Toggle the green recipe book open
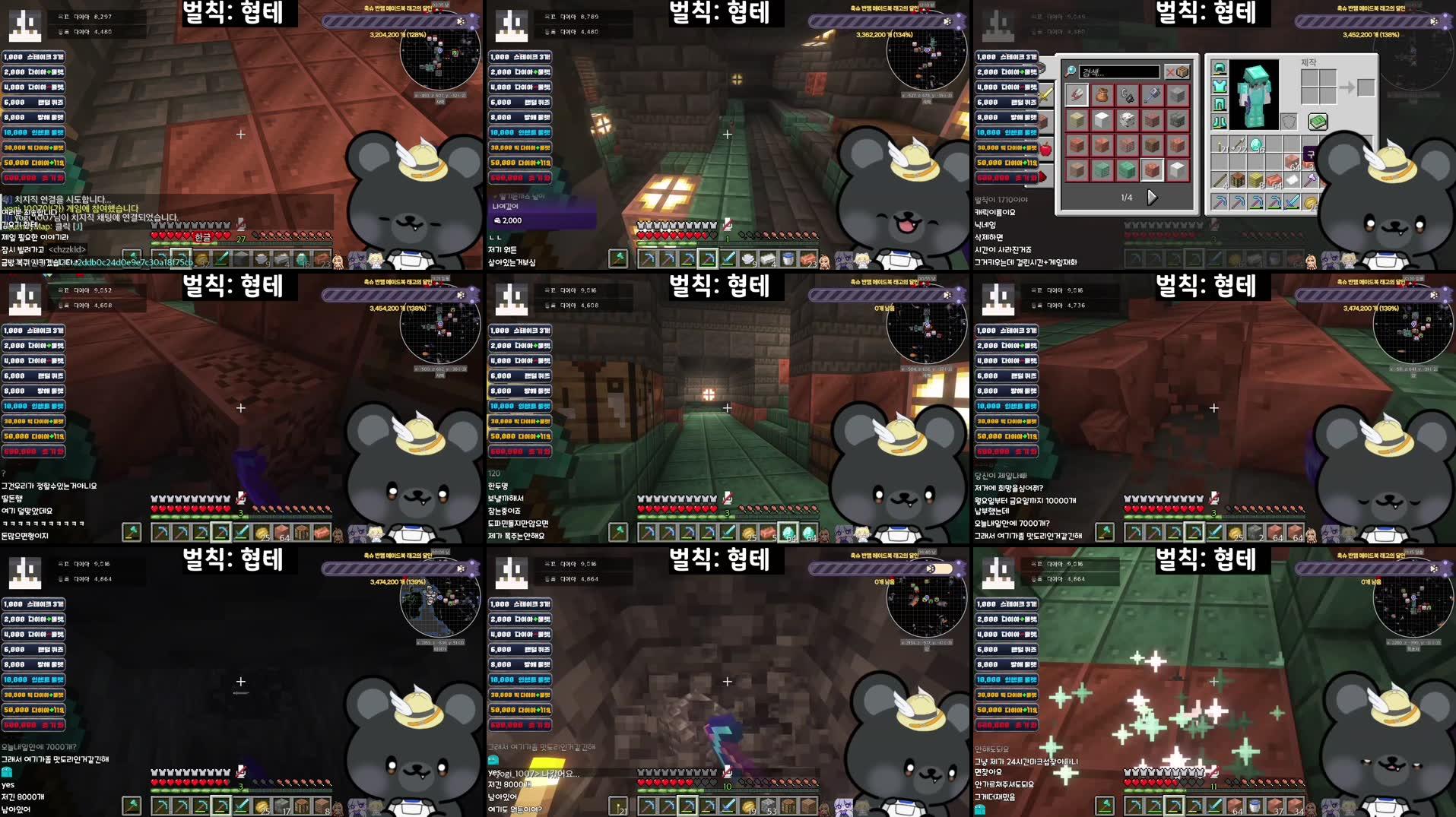 click(1318, 122)
